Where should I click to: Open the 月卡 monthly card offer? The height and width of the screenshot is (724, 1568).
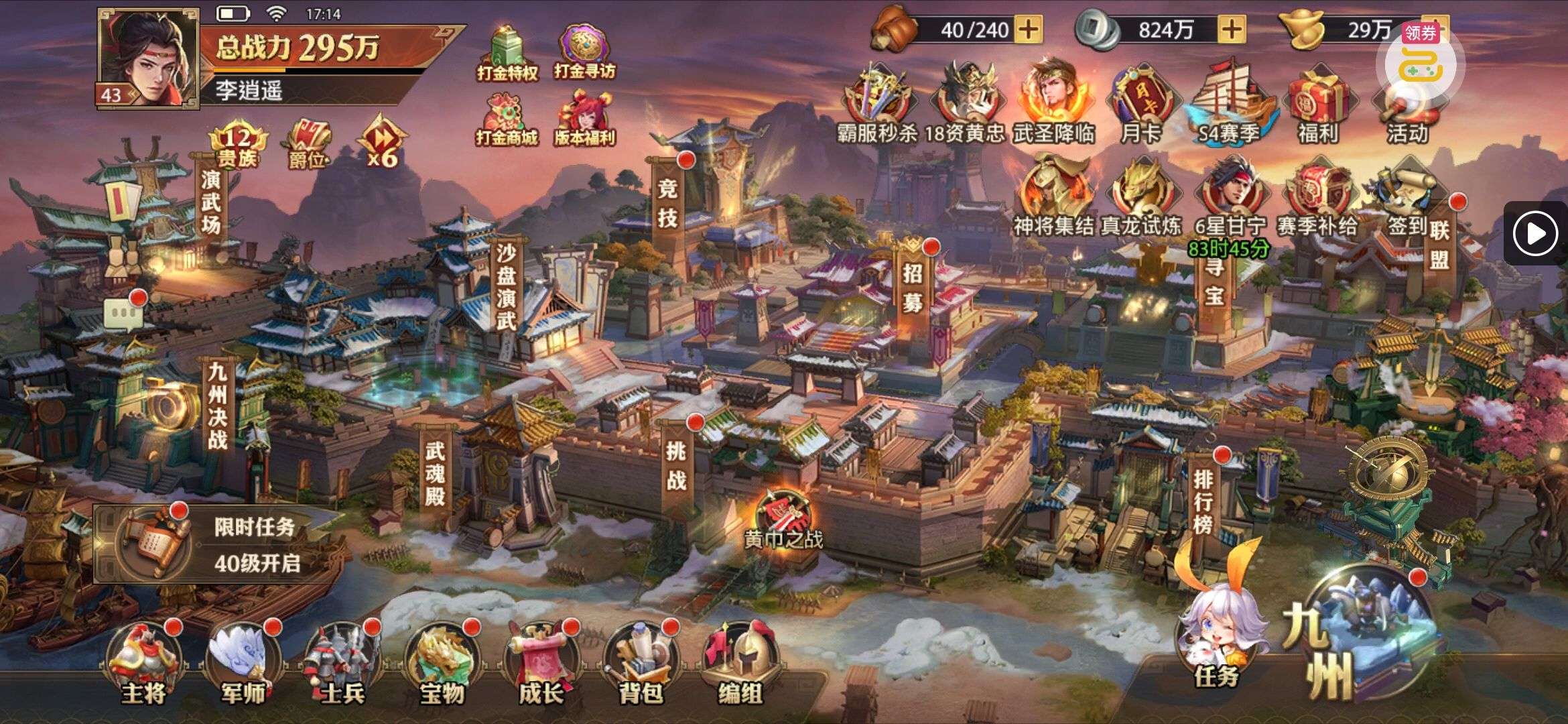pos(1140,107)
